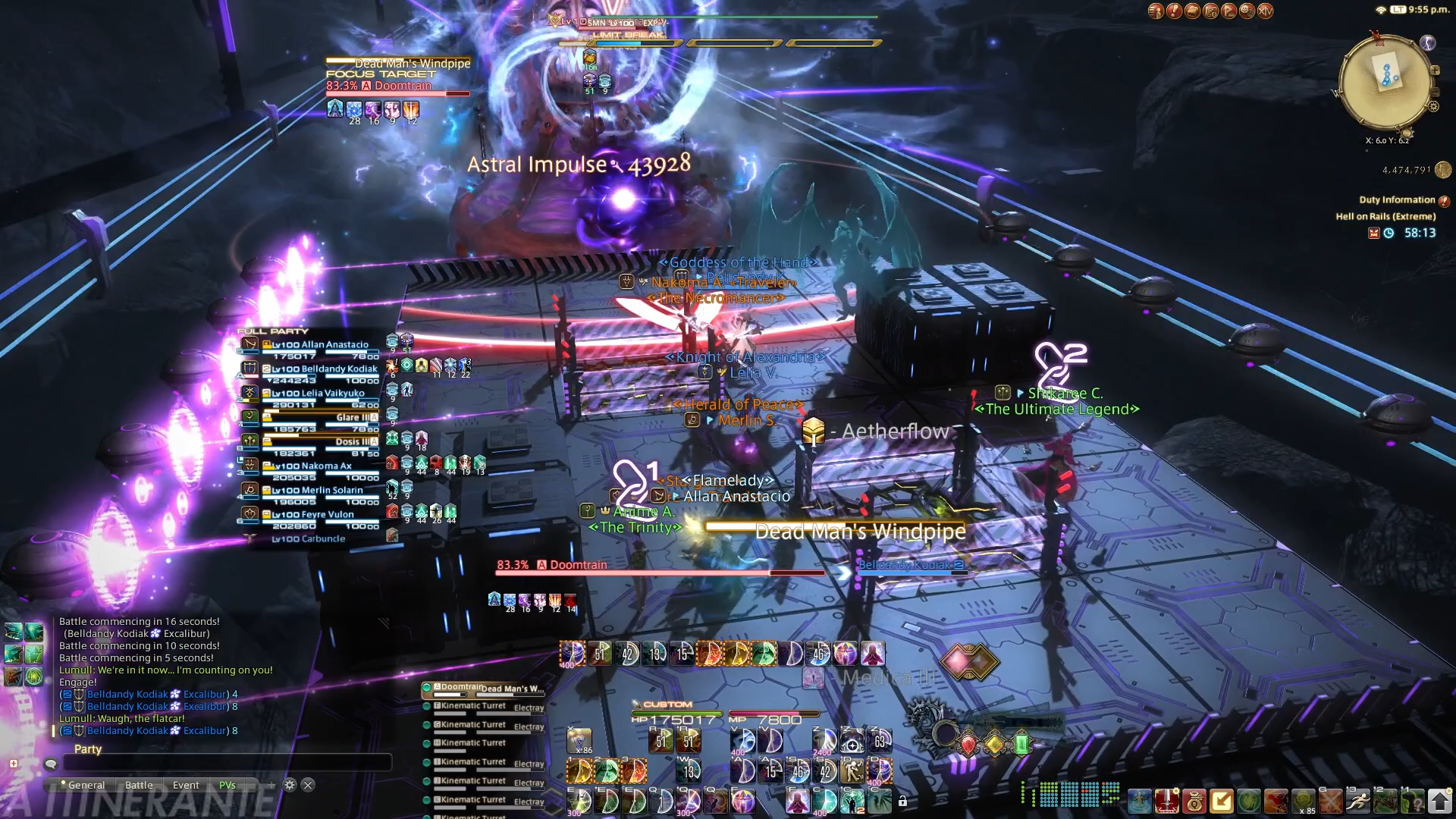
Task: Switch to the Battle chat tab
Action: (139, 785)
